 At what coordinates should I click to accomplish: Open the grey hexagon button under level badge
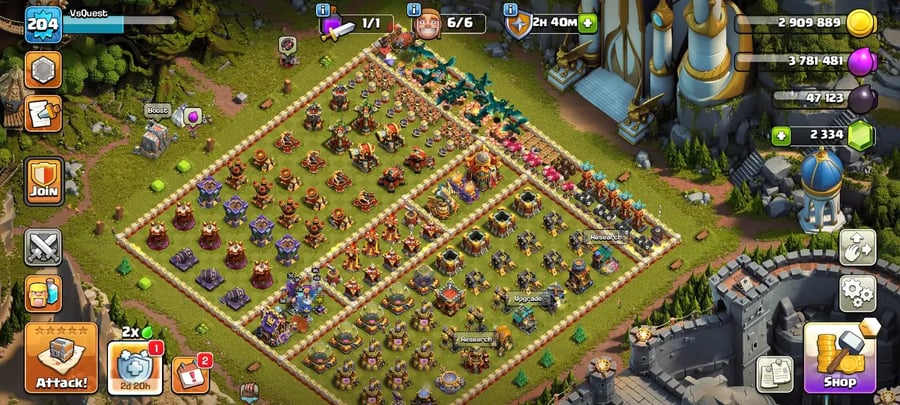coord(44,70)
